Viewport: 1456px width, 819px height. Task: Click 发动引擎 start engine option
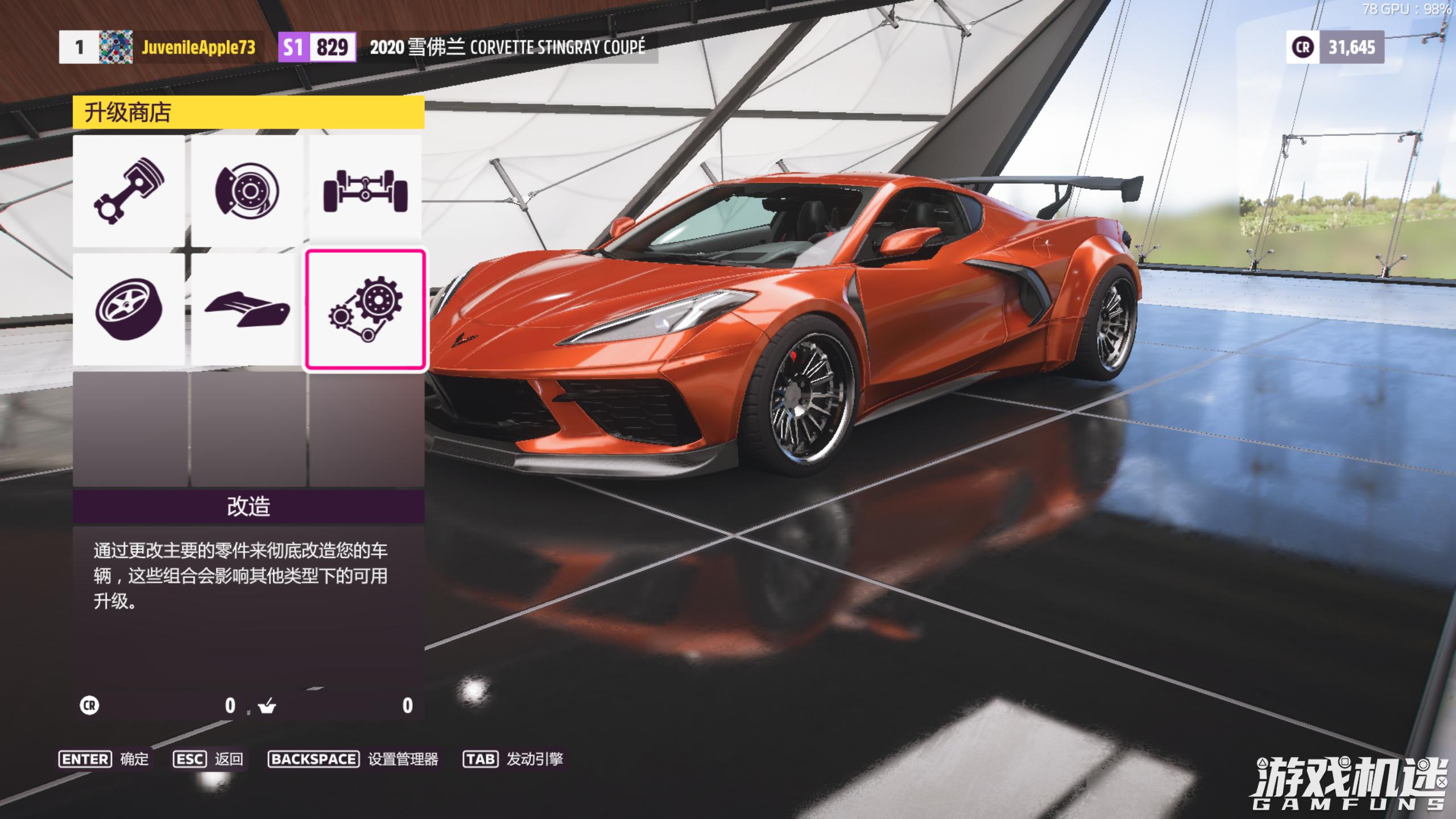pyautogui.click(x=513, y=759)
